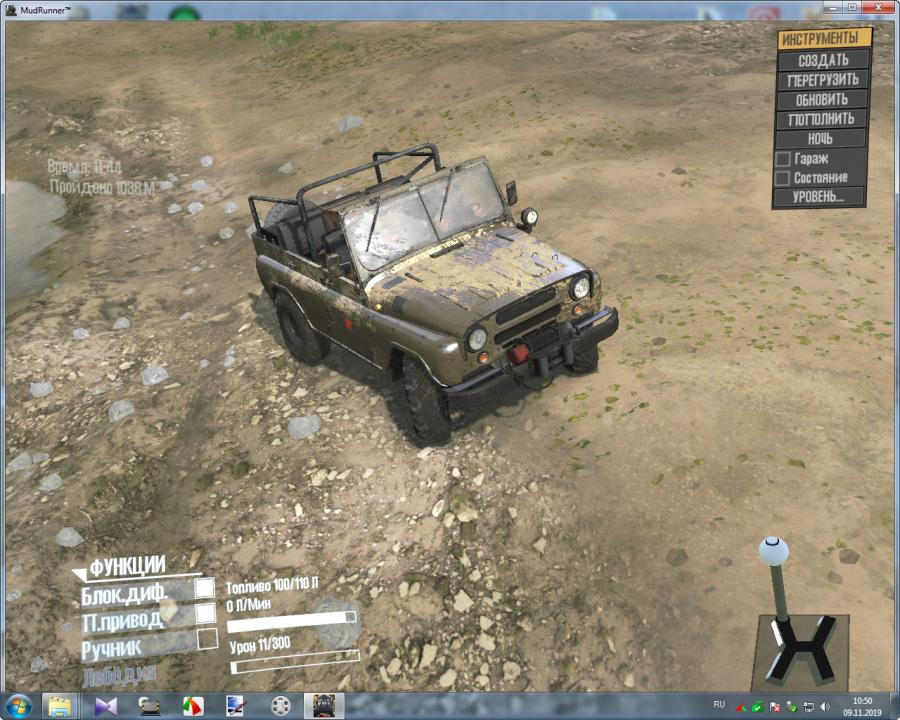Choose Перегрузить in tools panel

tap(823, 80)
